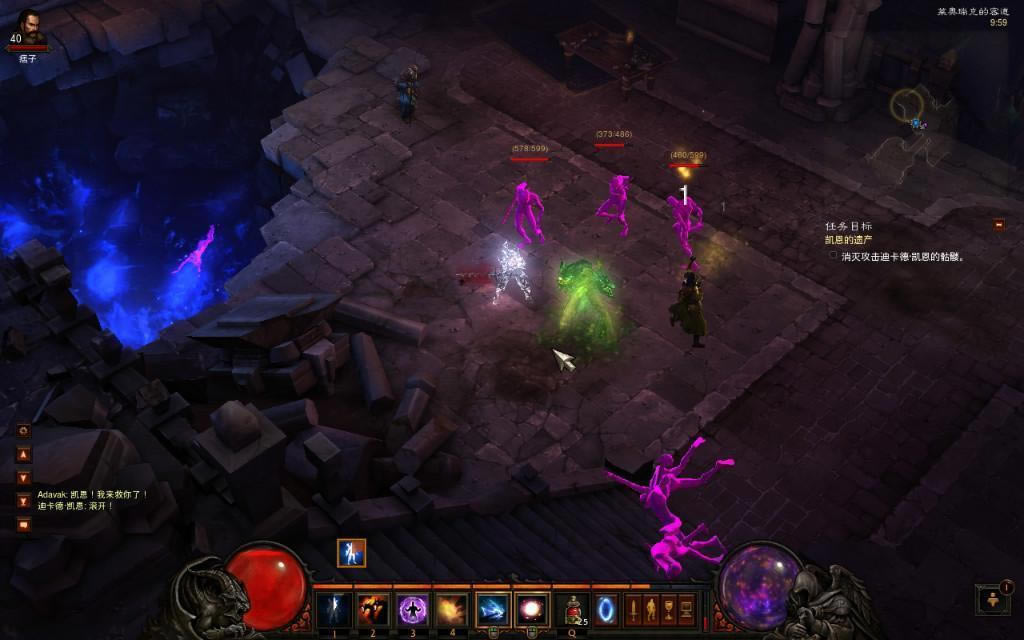Cast the purple meditating figure skill
The image size is (1024, 640).
tap(413, 609)
